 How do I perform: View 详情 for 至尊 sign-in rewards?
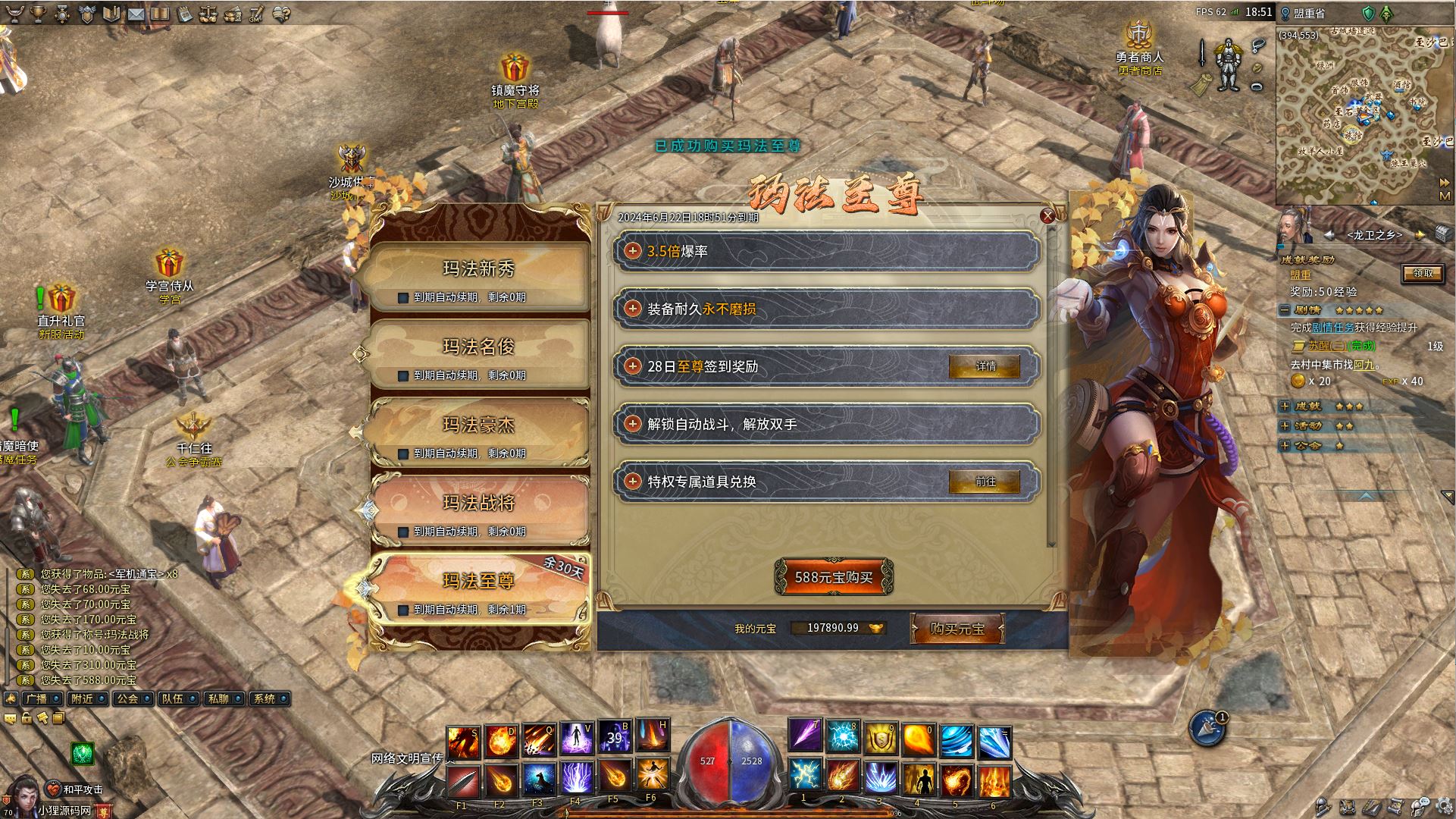click(x=985, y=366)
